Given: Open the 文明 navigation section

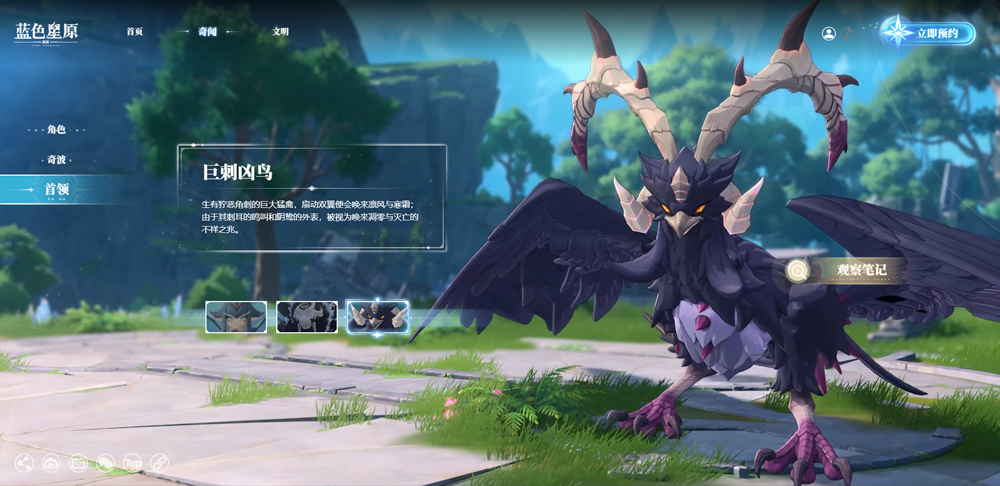Looking at the screenshot, I should click(x=280, y=32).
